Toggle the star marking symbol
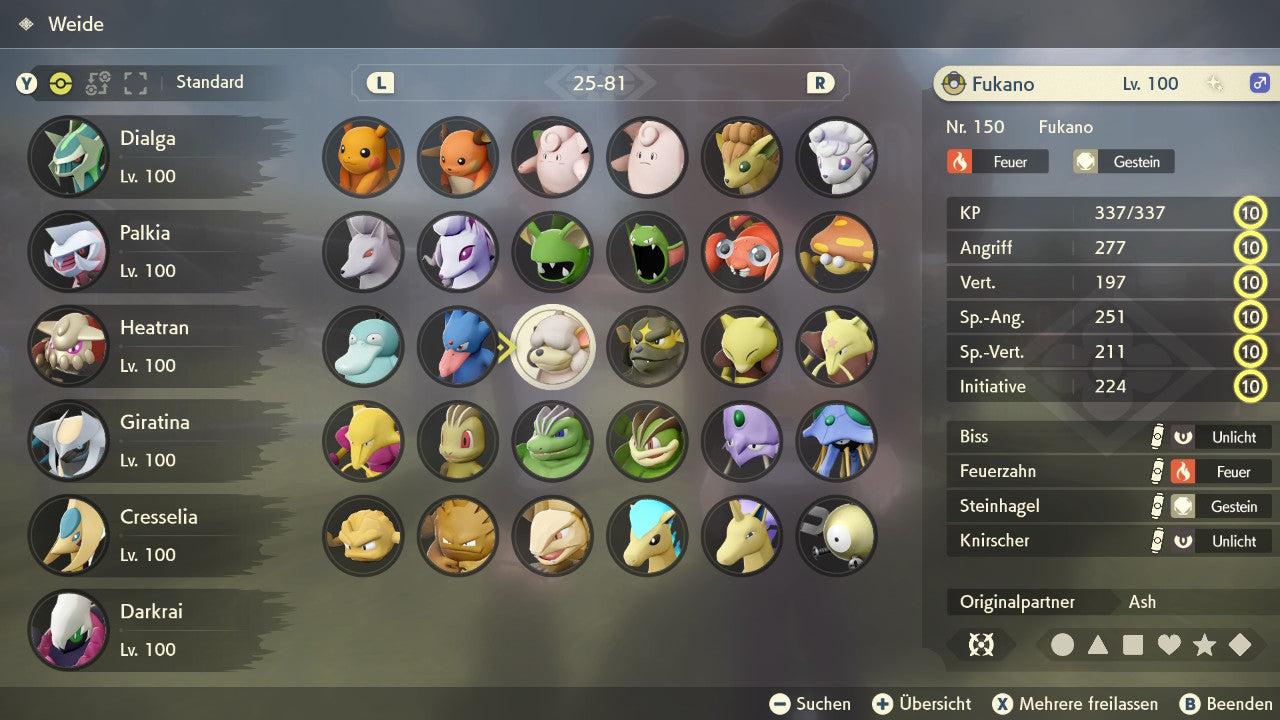Viewport: 1280px width, 720px height. [1204, 645]
